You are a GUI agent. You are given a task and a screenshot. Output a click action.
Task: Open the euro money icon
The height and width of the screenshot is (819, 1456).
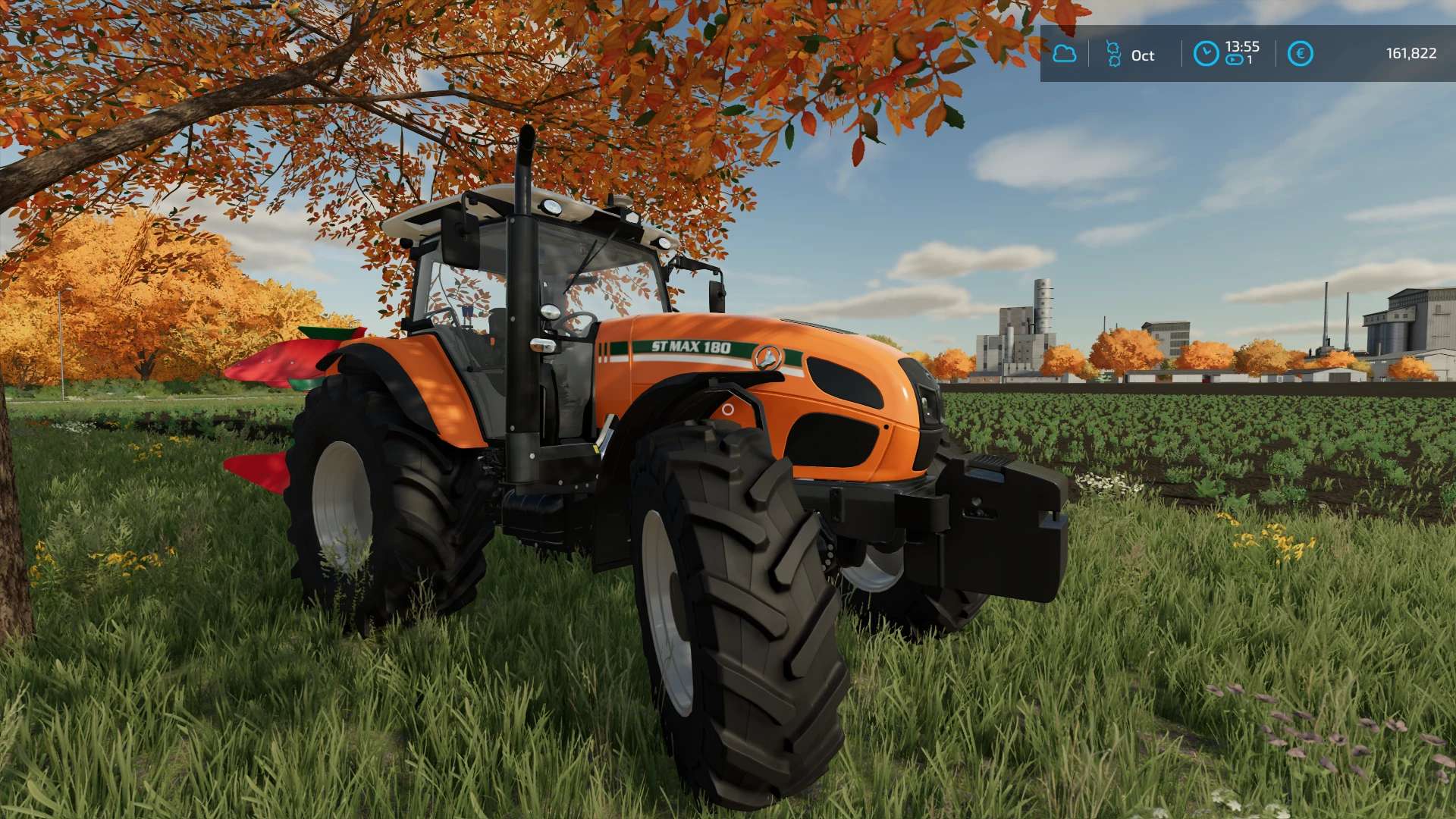click(1300, 54)
